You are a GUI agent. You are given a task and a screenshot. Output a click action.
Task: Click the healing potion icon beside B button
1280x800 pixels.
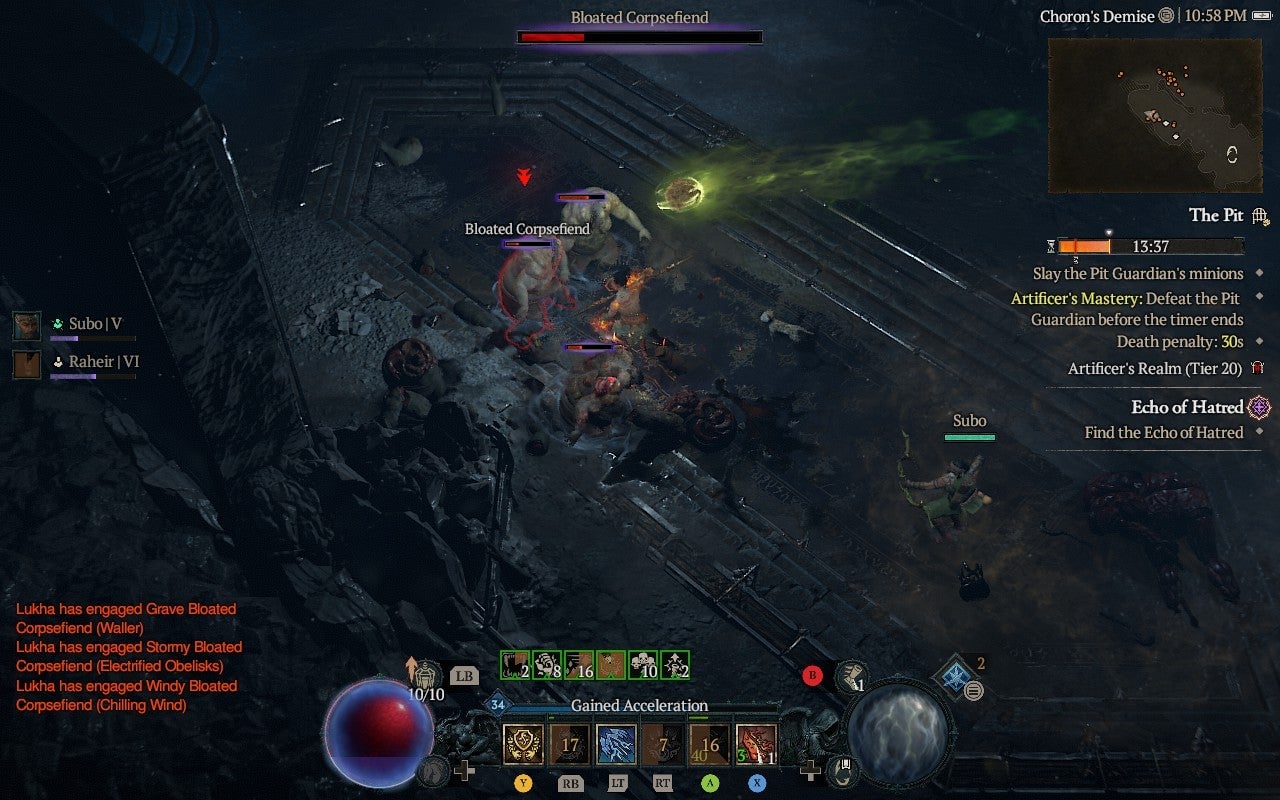[x=853, y=678]
